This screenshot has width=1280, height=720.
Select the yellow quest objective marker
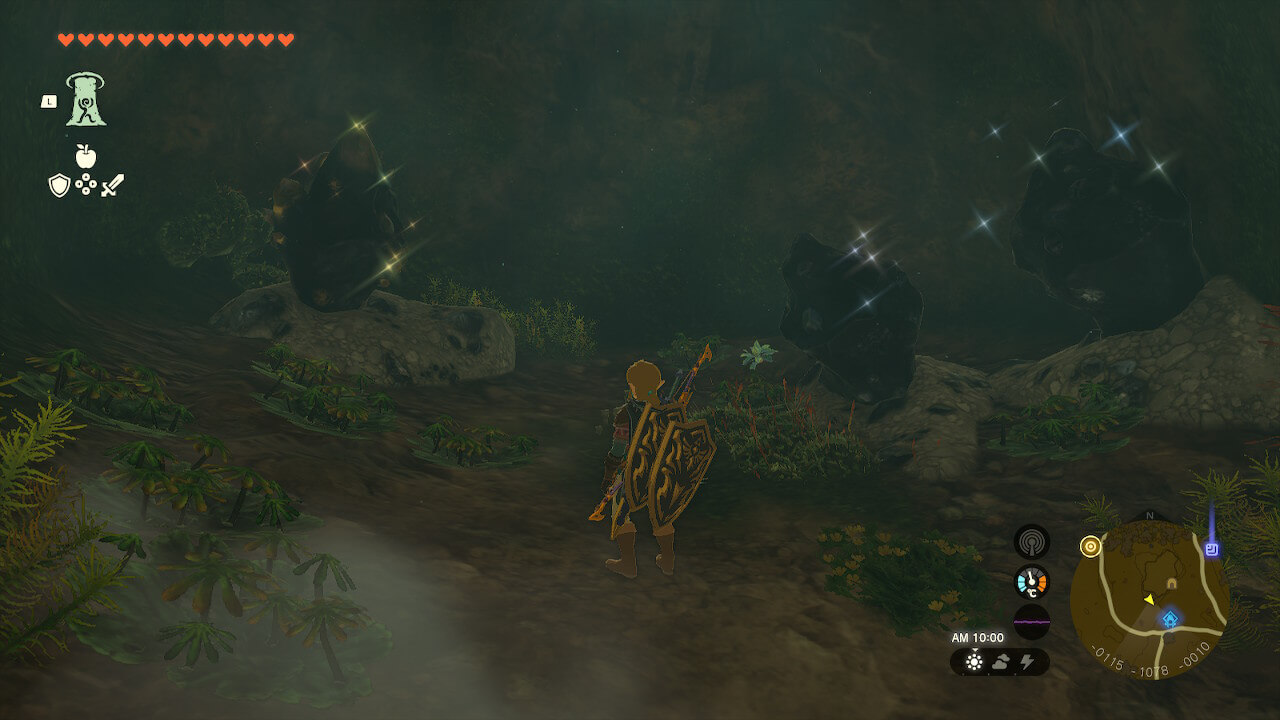coord(1090,546)
